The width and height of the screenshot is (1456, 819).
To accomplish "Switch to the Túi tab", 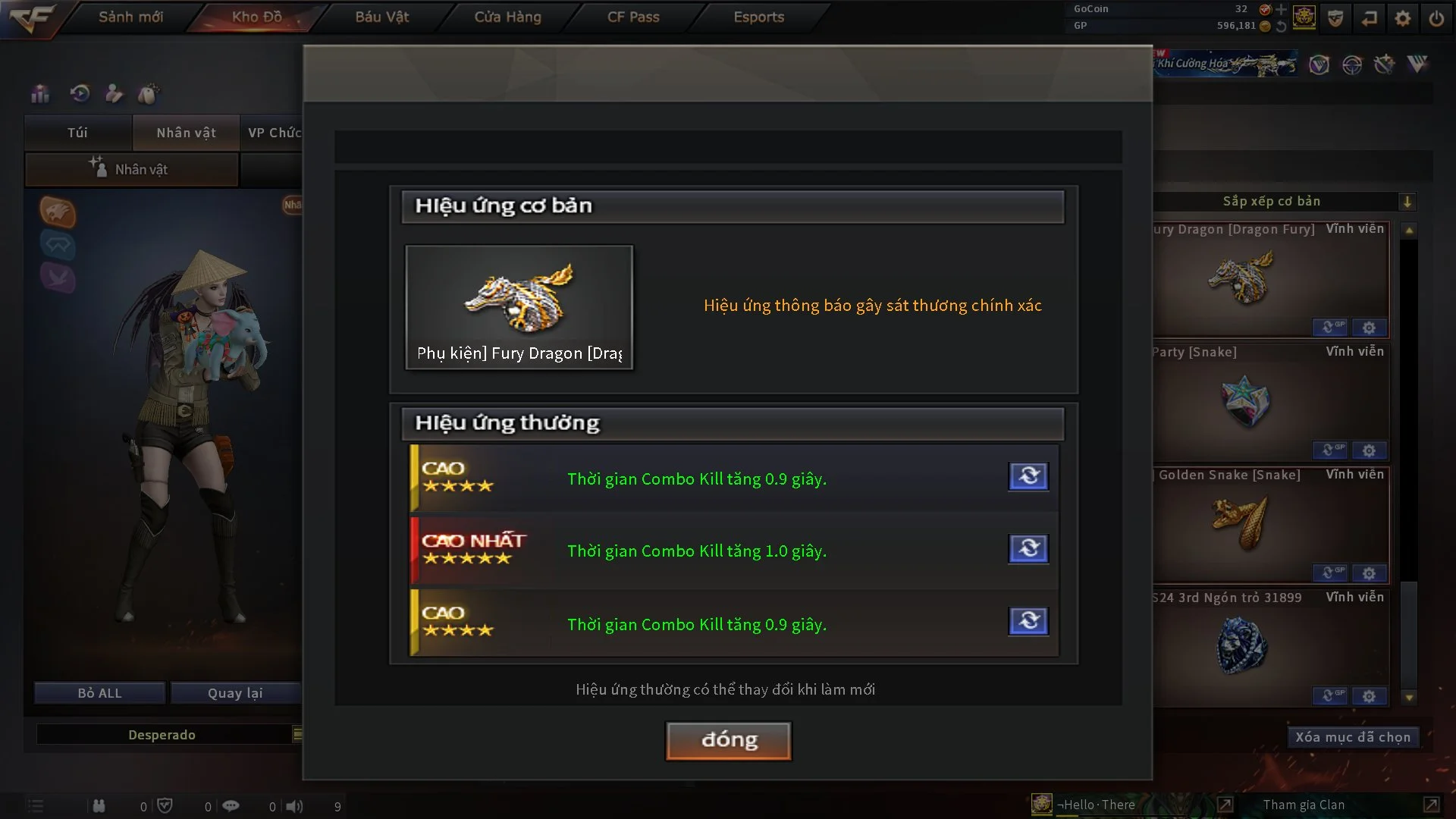I will tap(77, 133).
